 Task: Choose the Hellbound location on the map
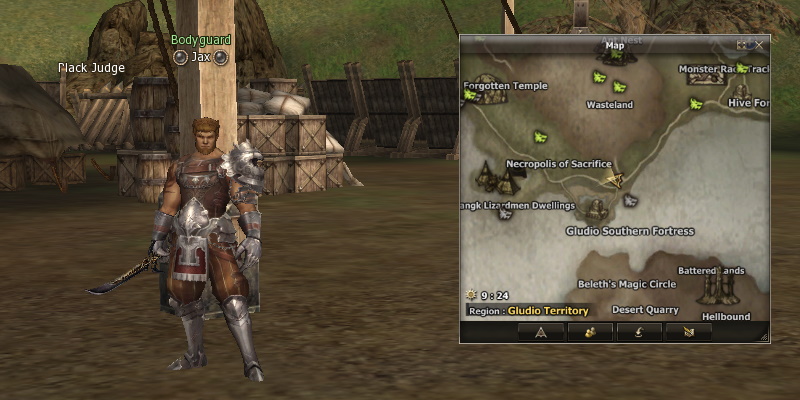[725, 316]
